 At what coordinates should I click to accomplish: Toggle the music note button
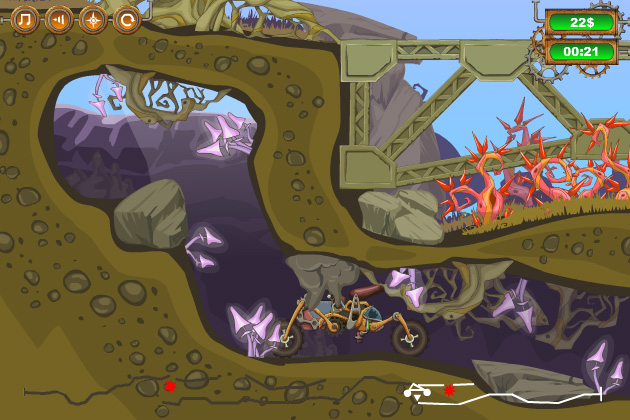point(26,19)
